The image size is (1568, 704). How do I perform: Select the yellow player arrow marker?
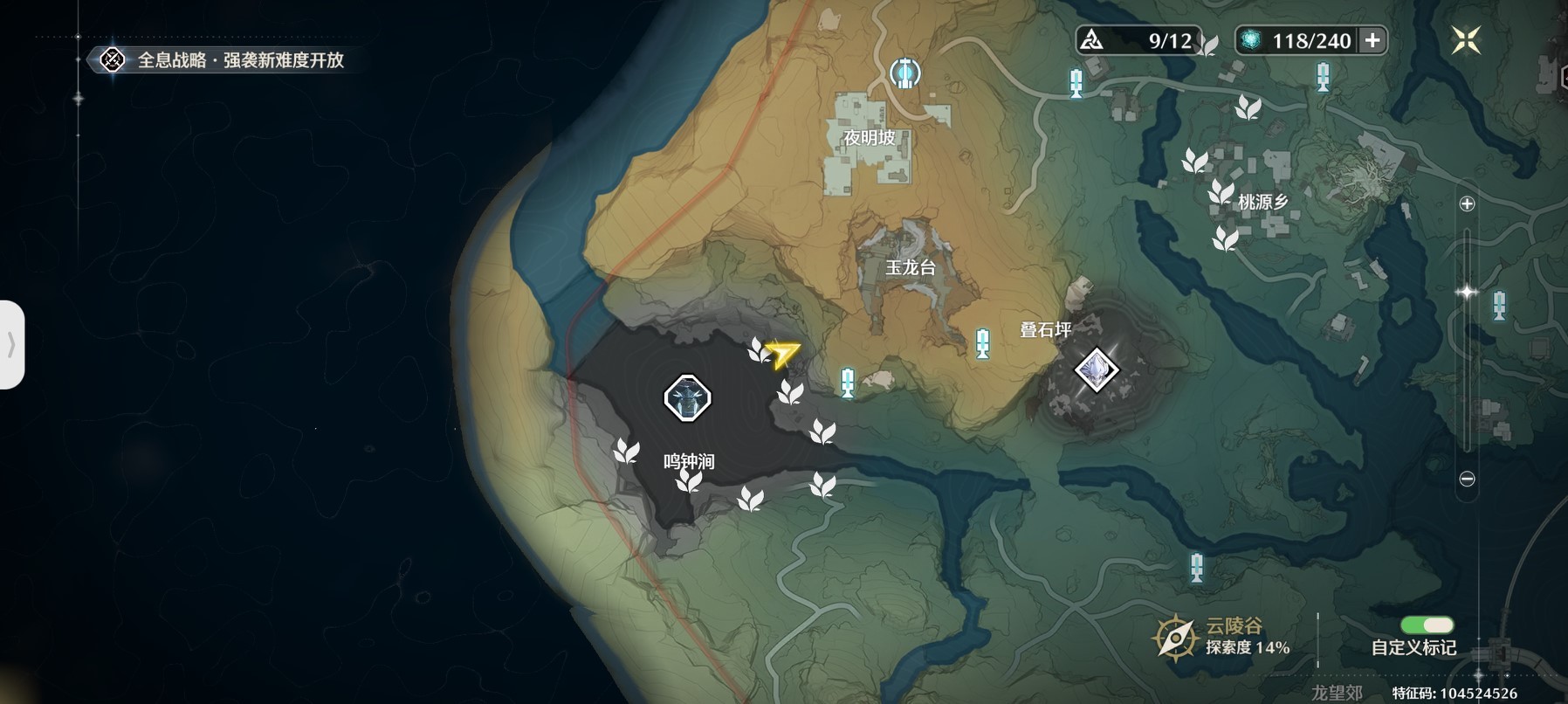pos(782,353)
